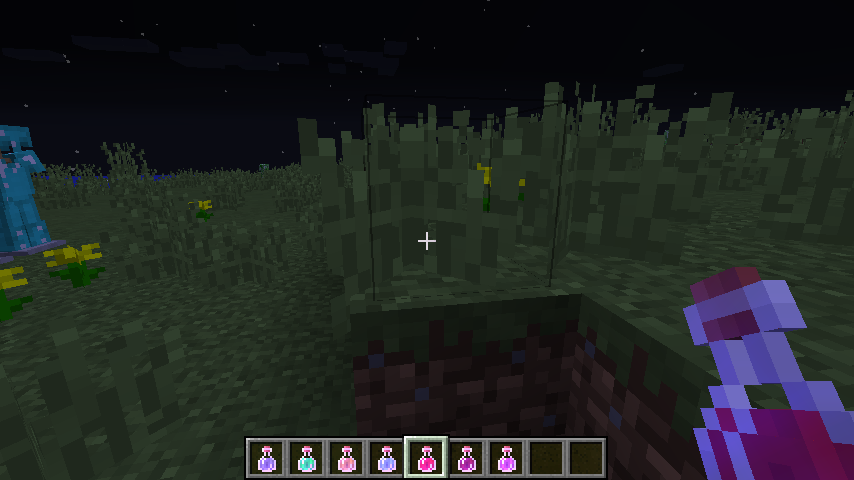Viewport: 854px width, 480px height.
Task: Select the teal green potion slot
Action: click(306, 458)
